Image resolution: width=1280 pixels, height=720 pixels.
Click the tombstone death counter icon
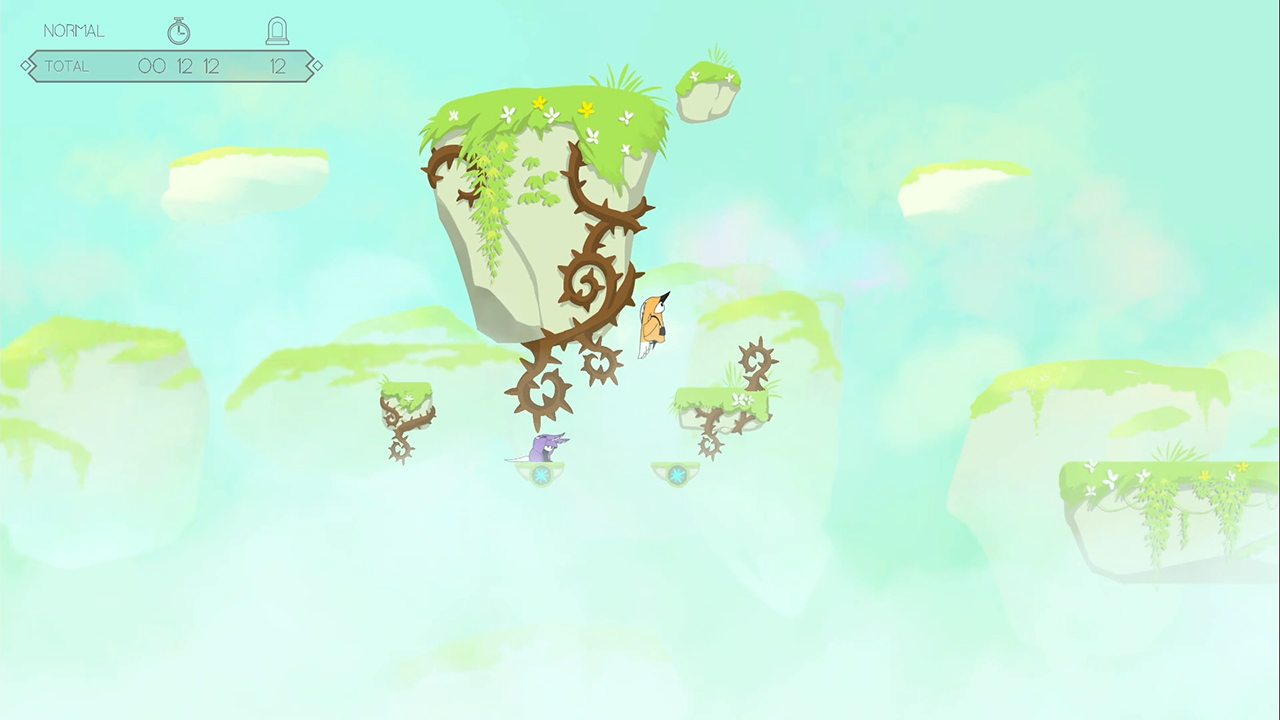pyautogui.click(x=277, y=30)
